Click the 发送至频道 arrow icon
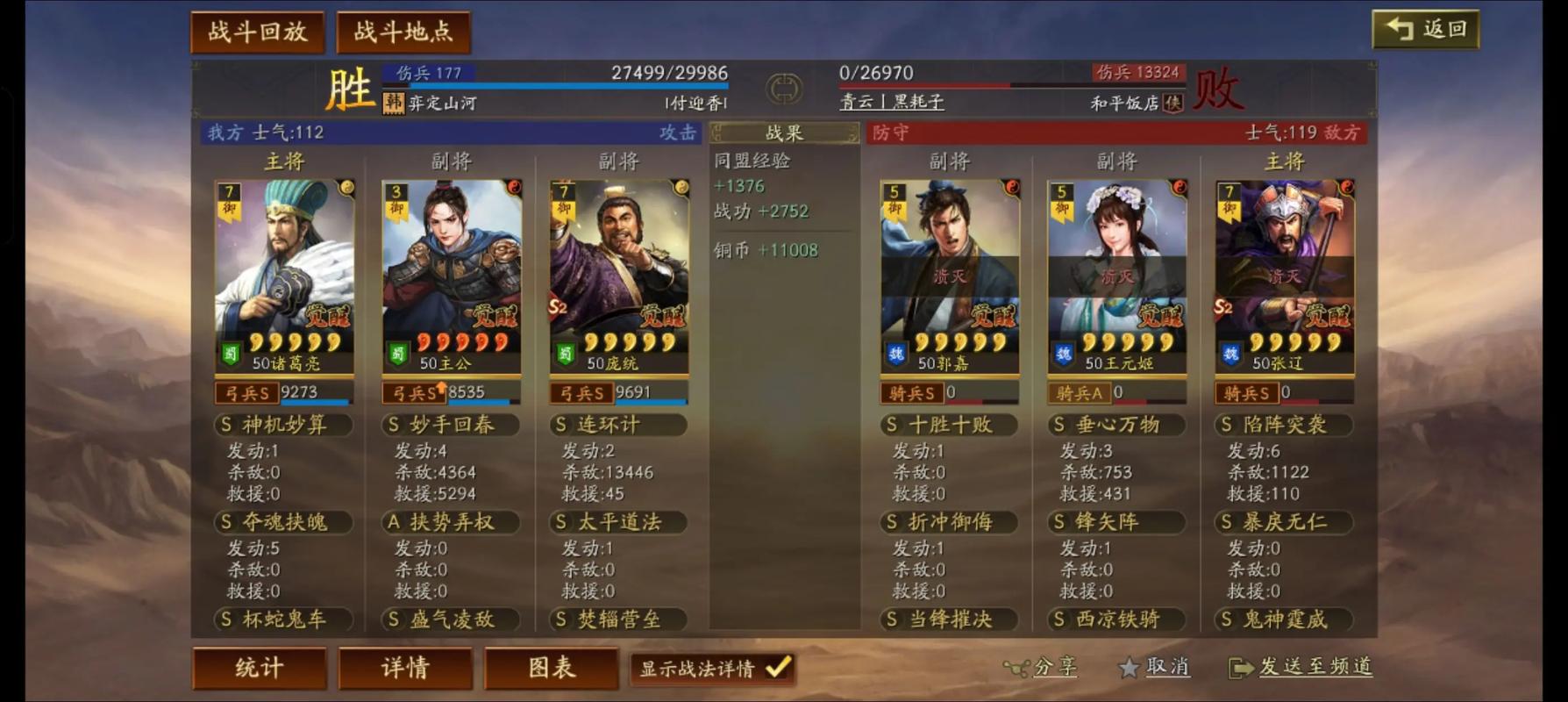This screenshot has height=702, width=1568. (x=1243, y=669)
